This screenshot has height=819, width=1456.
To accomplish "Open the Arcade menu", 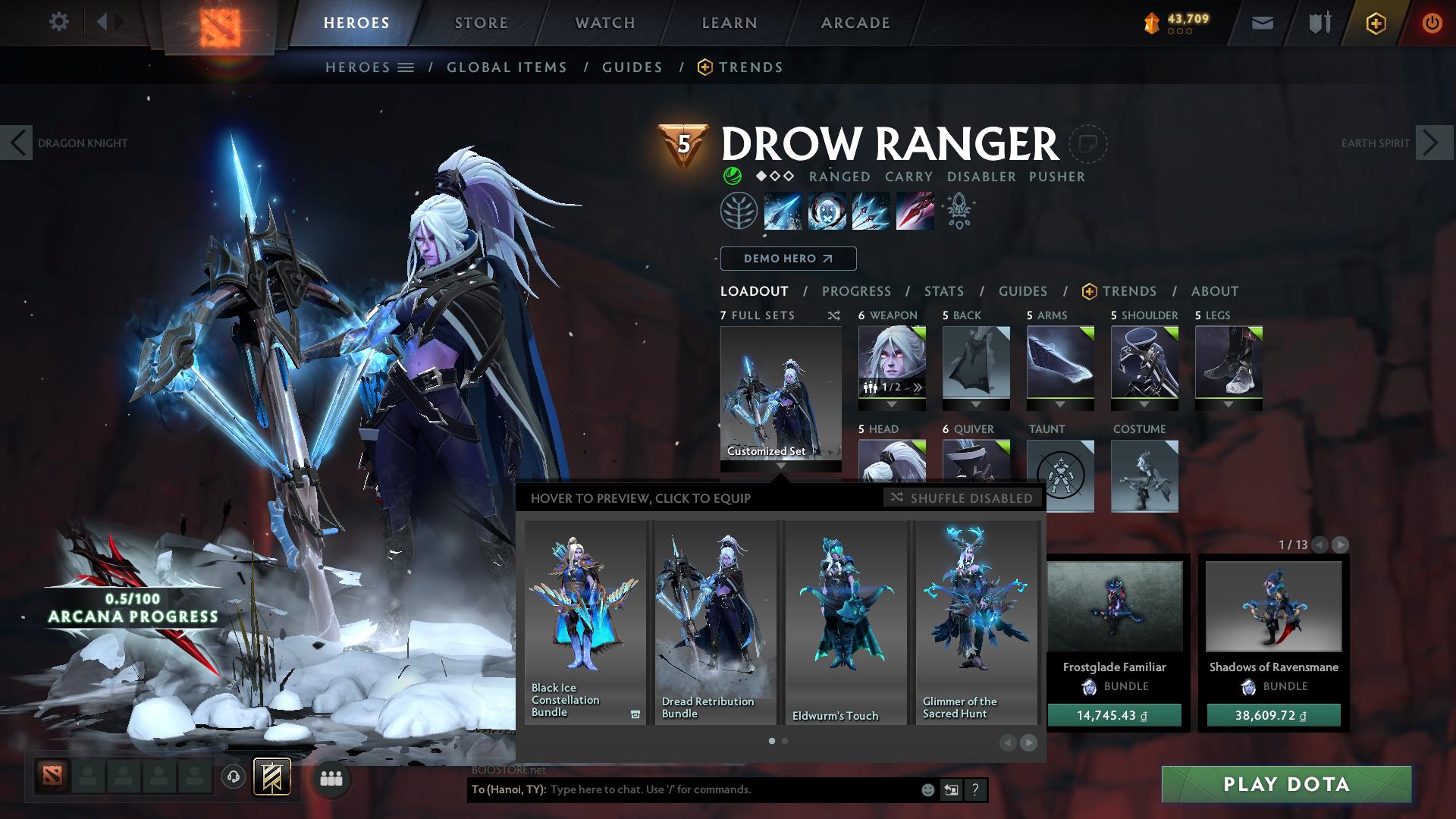I will pos(855,22).
